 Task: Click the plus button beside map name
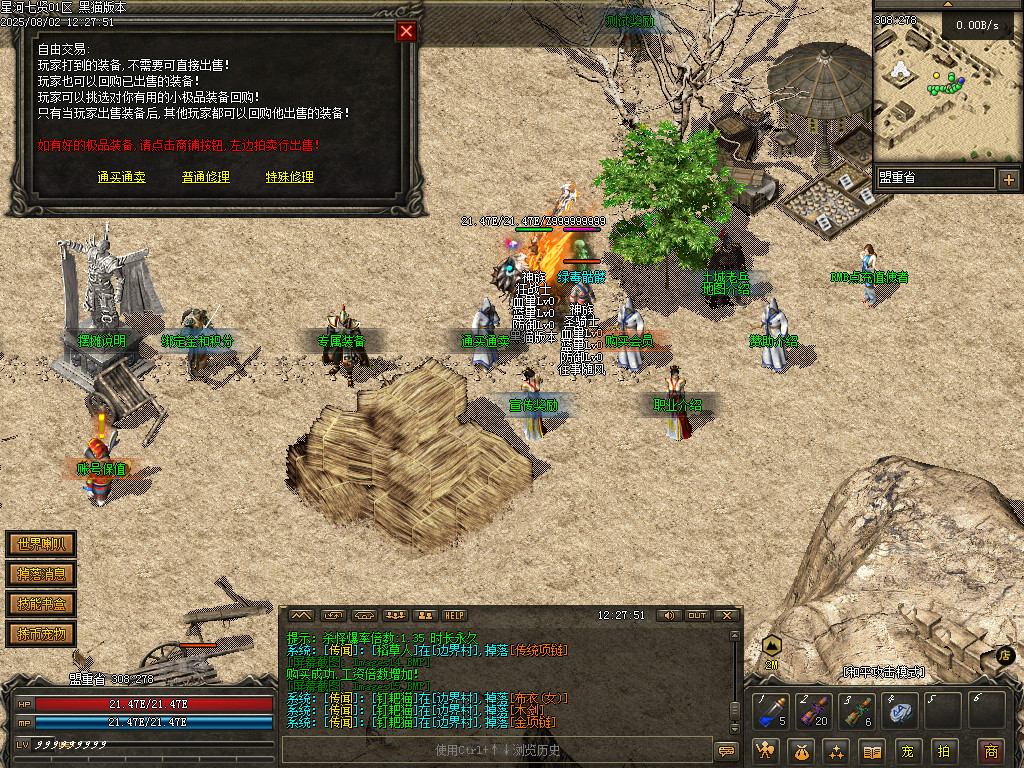(1008, 180)
